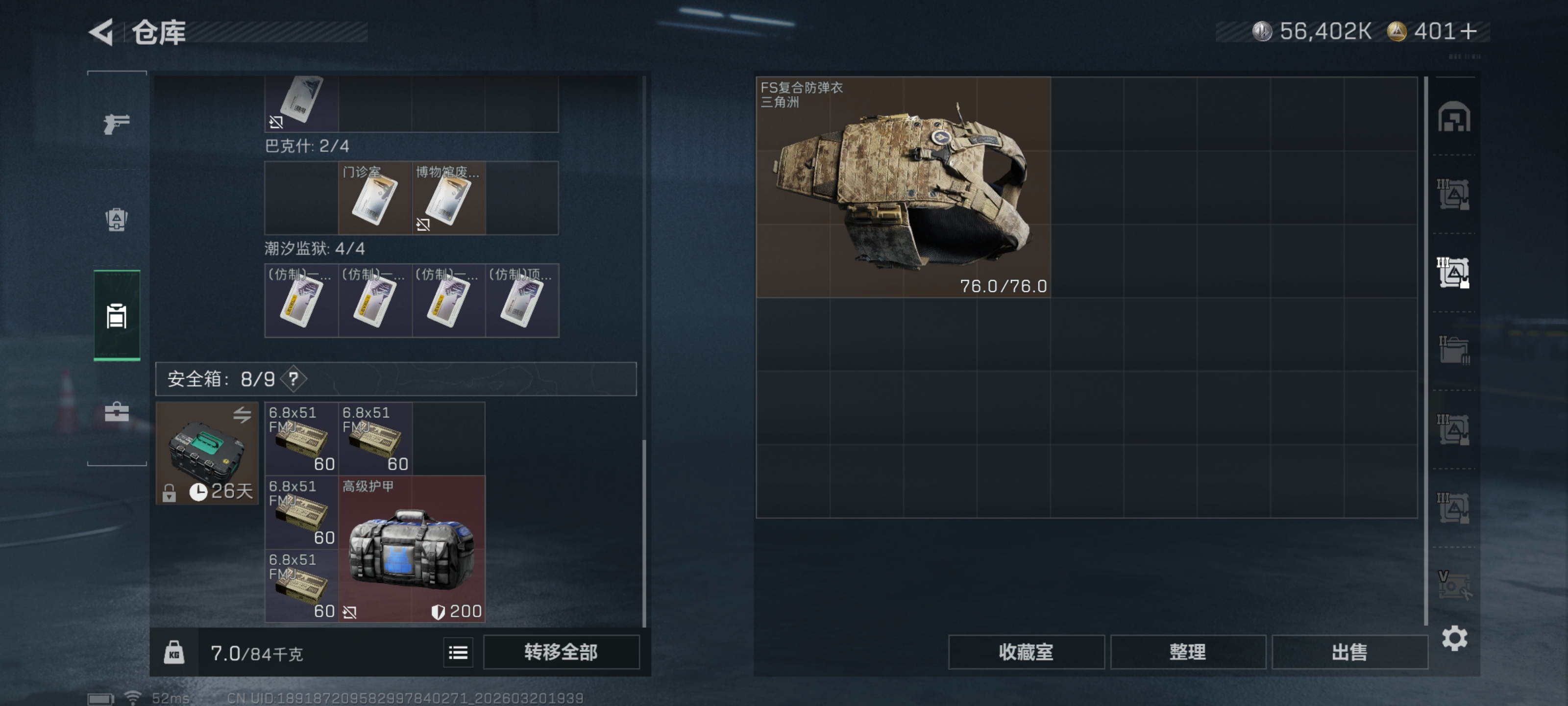Open the settings gear at bottom right
This screenshot has height=706, width=1568.
pyautogui.click(x=1455, y=638)
